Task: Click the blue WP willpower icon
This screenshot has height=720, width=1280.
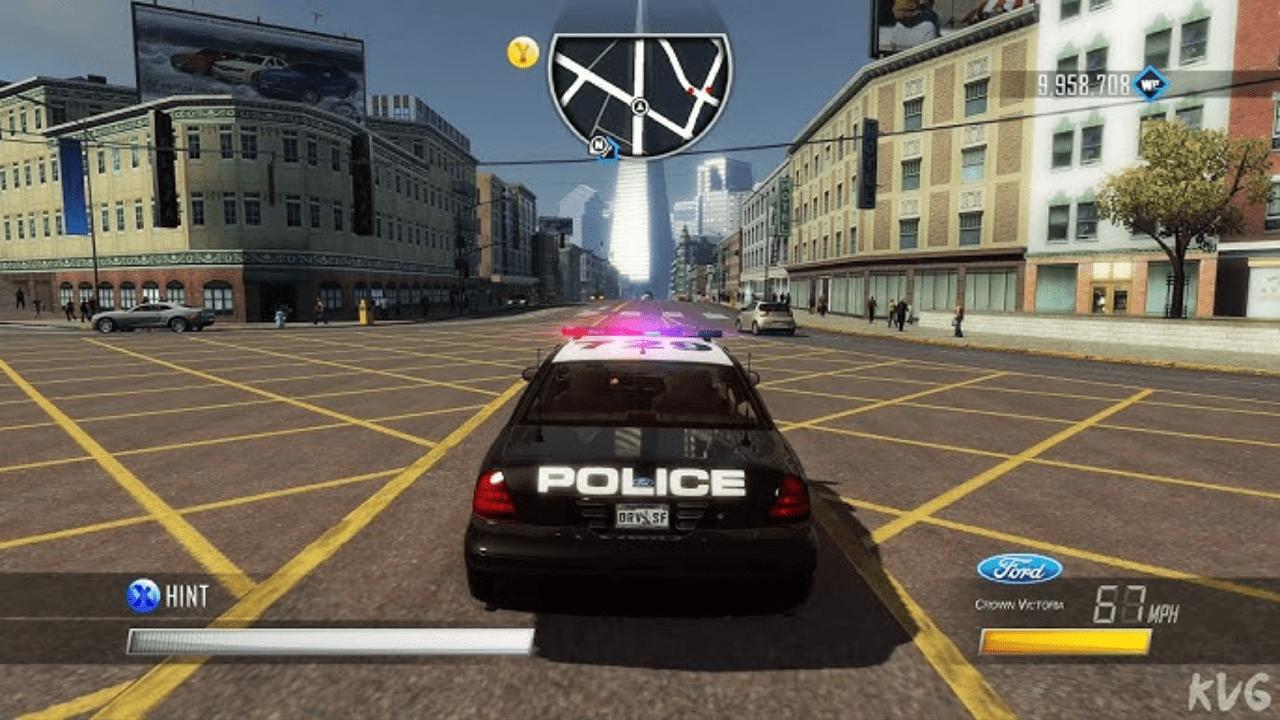Action: pos(1150,83)
